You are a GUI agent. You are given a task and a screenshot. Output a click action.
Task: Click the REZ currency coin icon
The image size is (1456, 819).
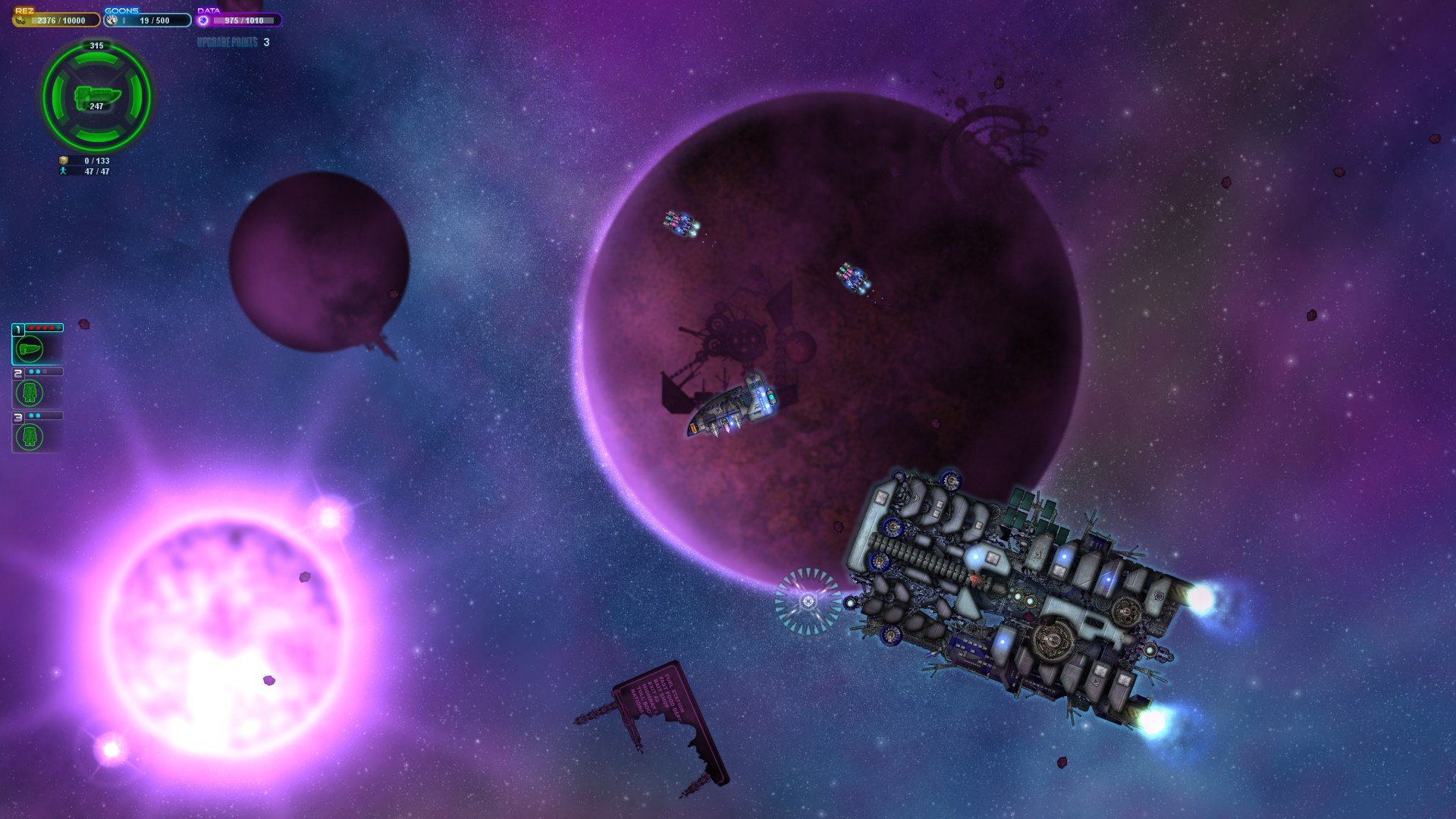coord(19,20)
